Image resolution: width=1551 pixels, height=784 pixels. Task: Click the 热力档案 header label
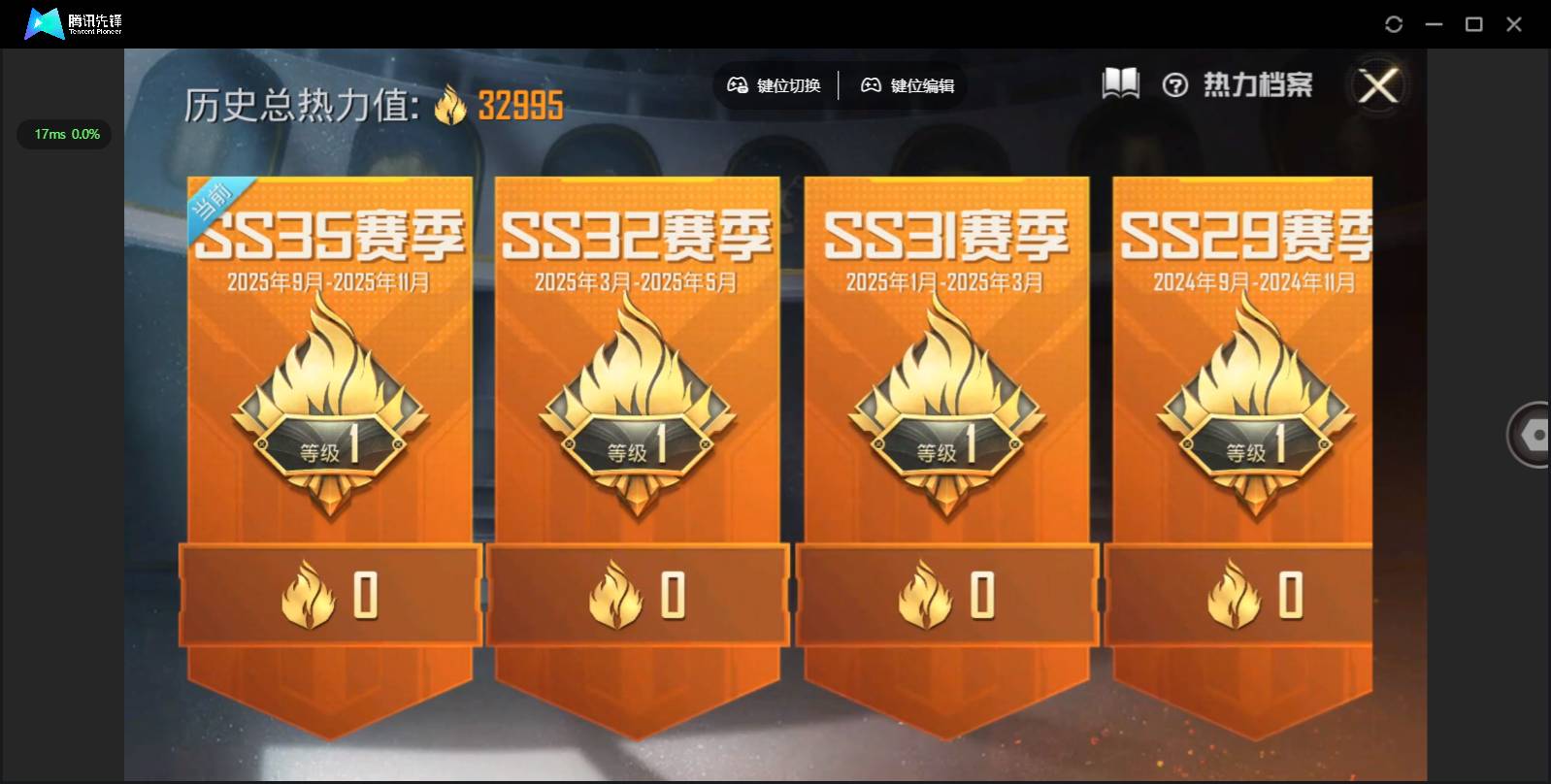click(1259, 84)
